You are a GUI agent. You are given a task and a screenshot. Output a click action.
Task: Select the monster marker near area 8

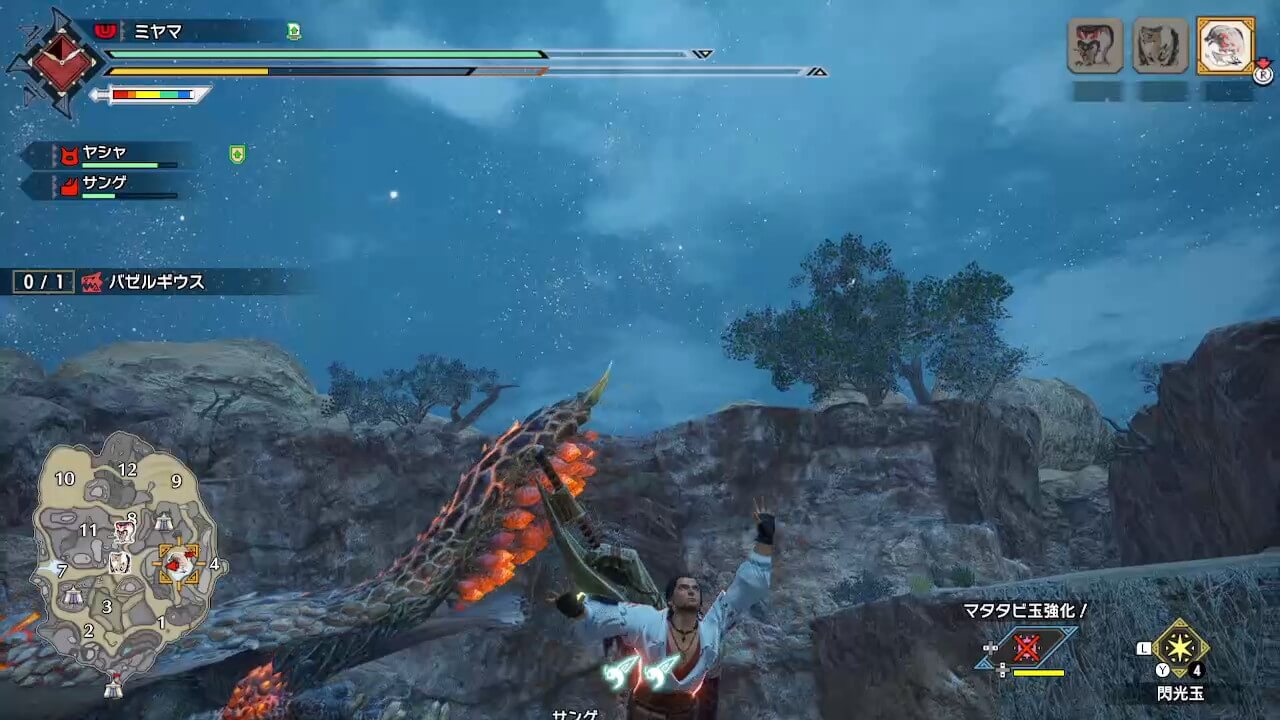point(124,530)
